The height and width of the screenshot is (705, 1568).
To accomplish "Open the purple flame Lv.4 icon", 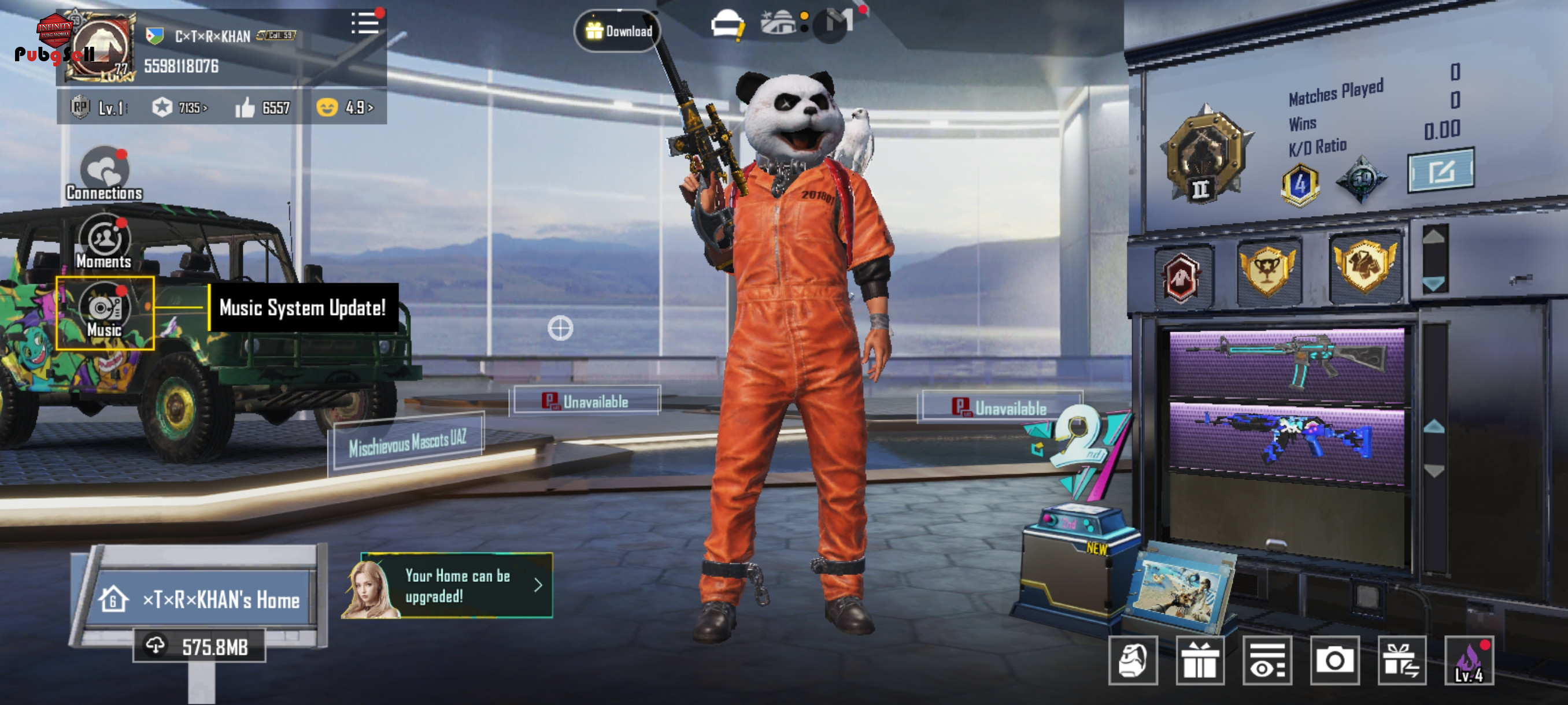I will coord(1469,661).
